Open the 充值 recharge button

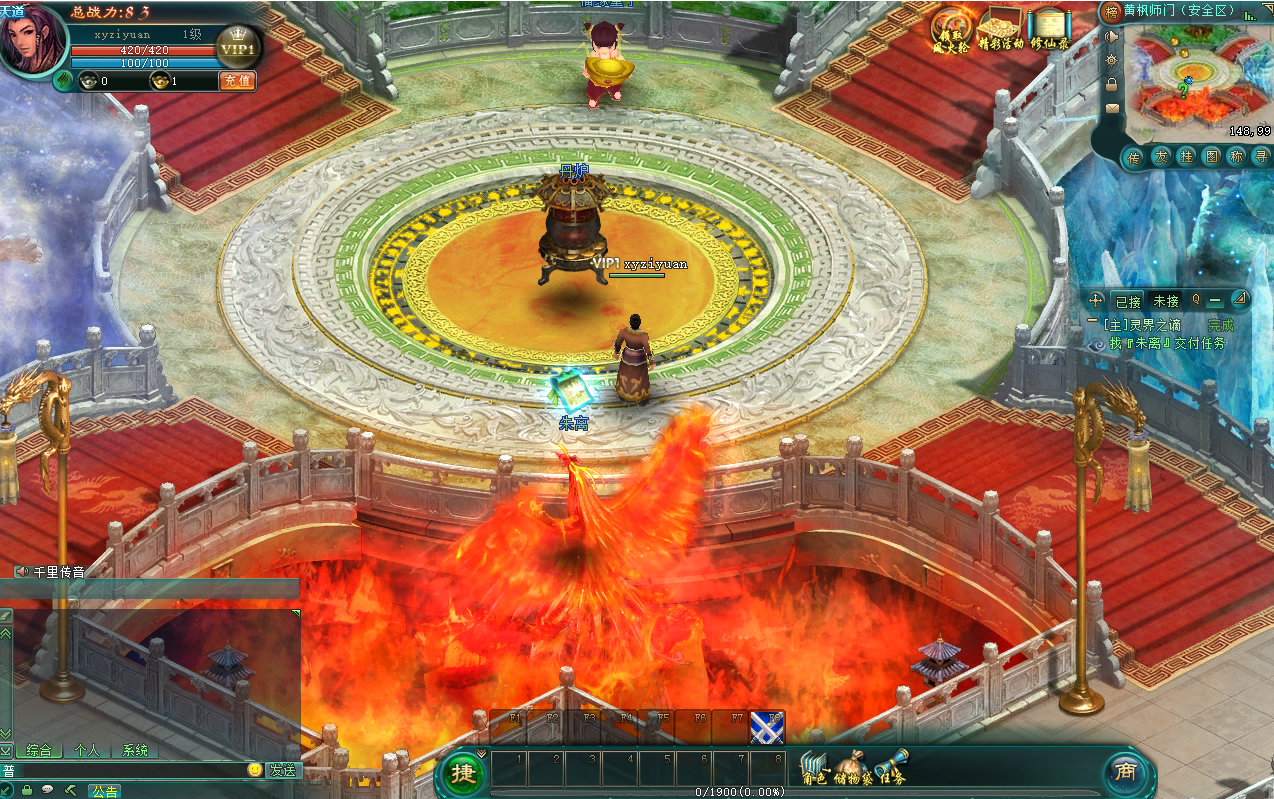(237, 81)
